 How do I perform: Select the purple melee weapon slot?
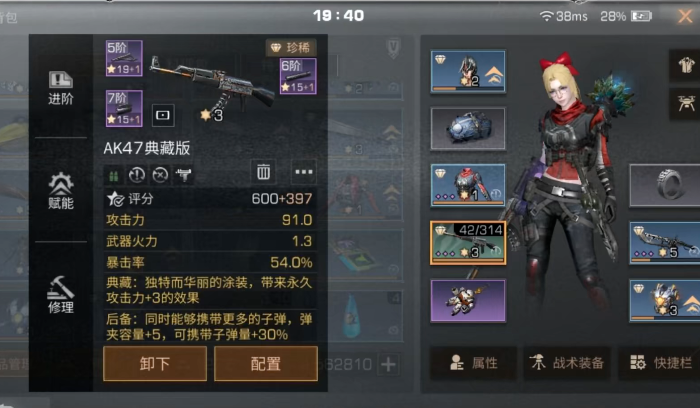coord(467,300)
